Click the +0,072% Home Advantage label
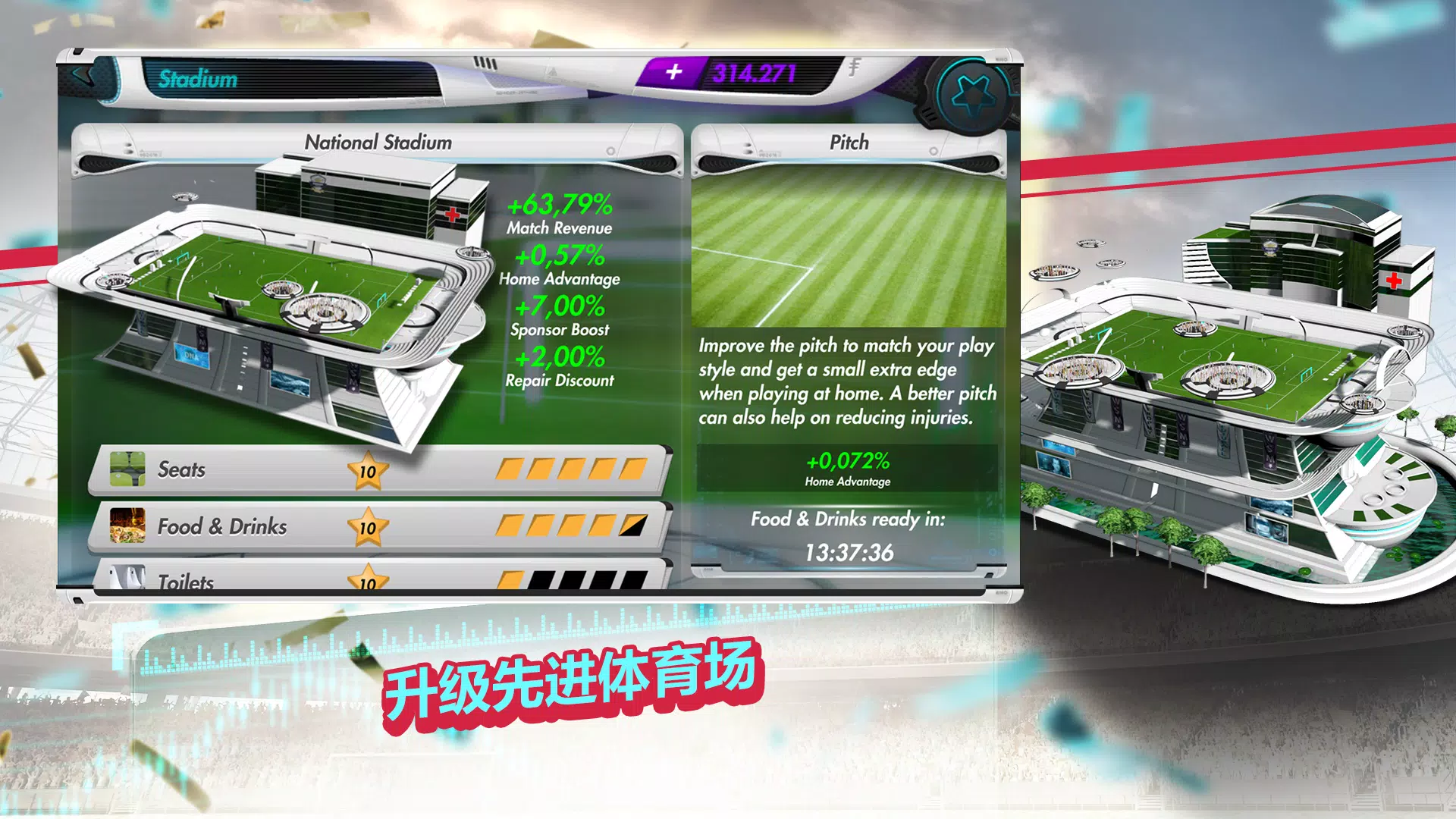The height and width of the screenshot is (819, 1456). 847,469
